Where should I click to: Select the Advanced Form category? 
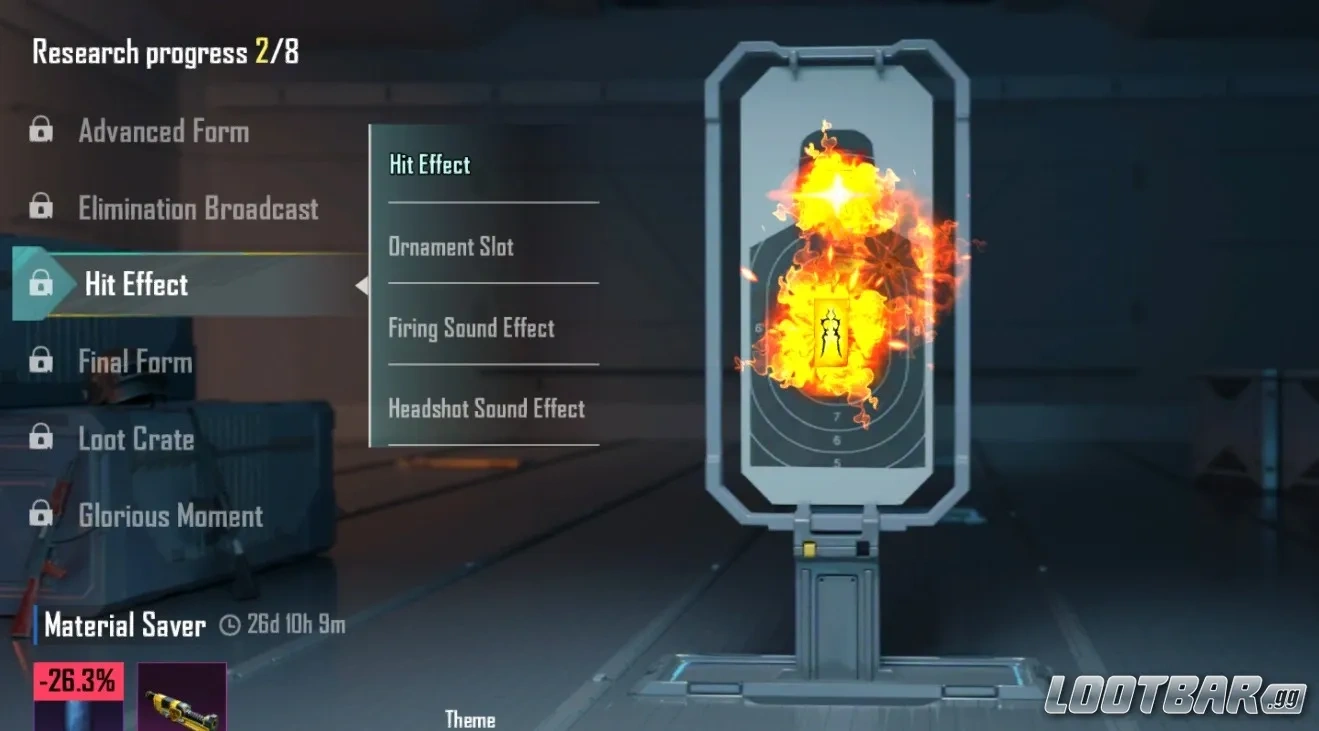click(163, 131)
